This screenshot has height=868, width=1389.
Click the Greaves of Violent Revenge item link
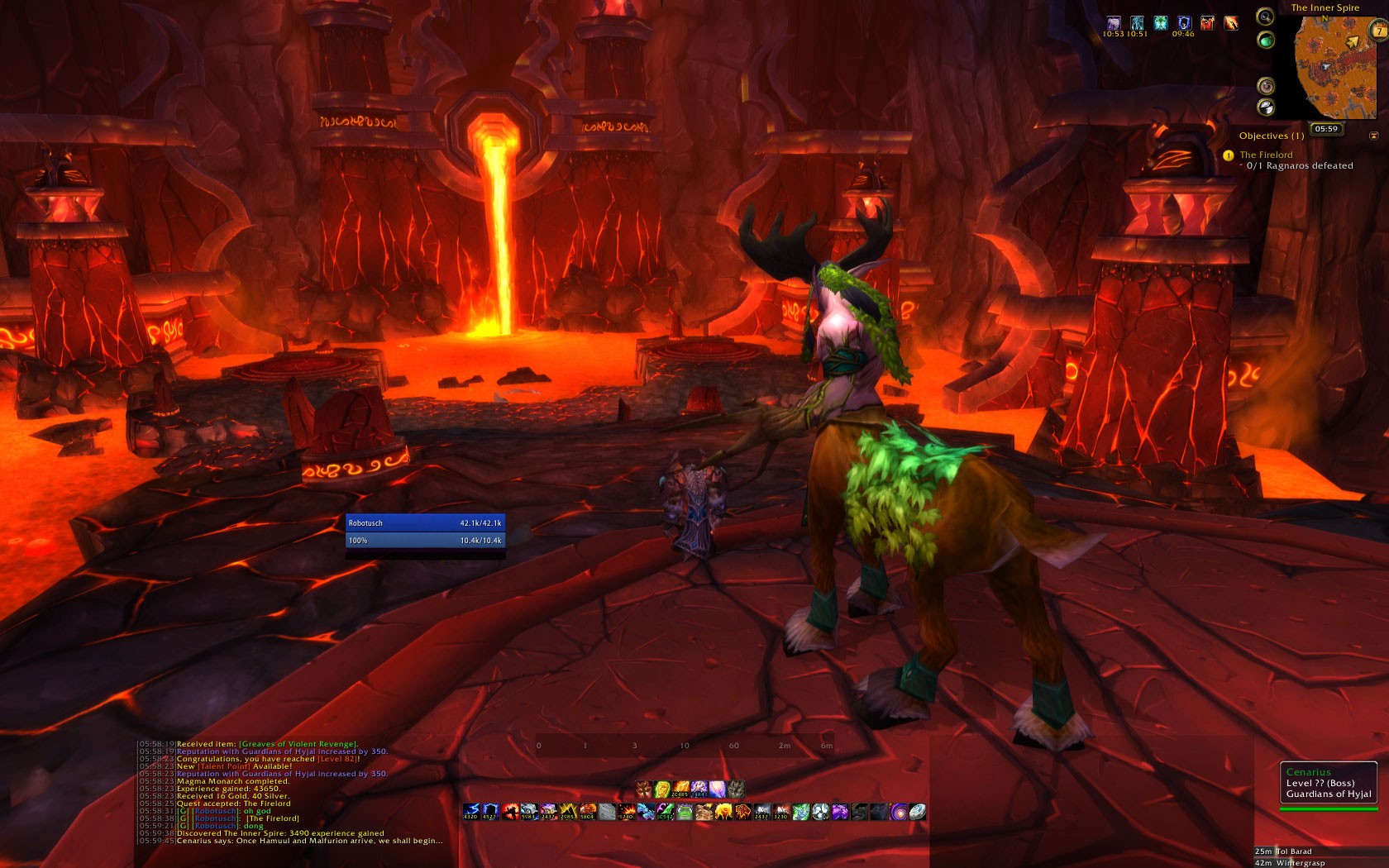298,744
